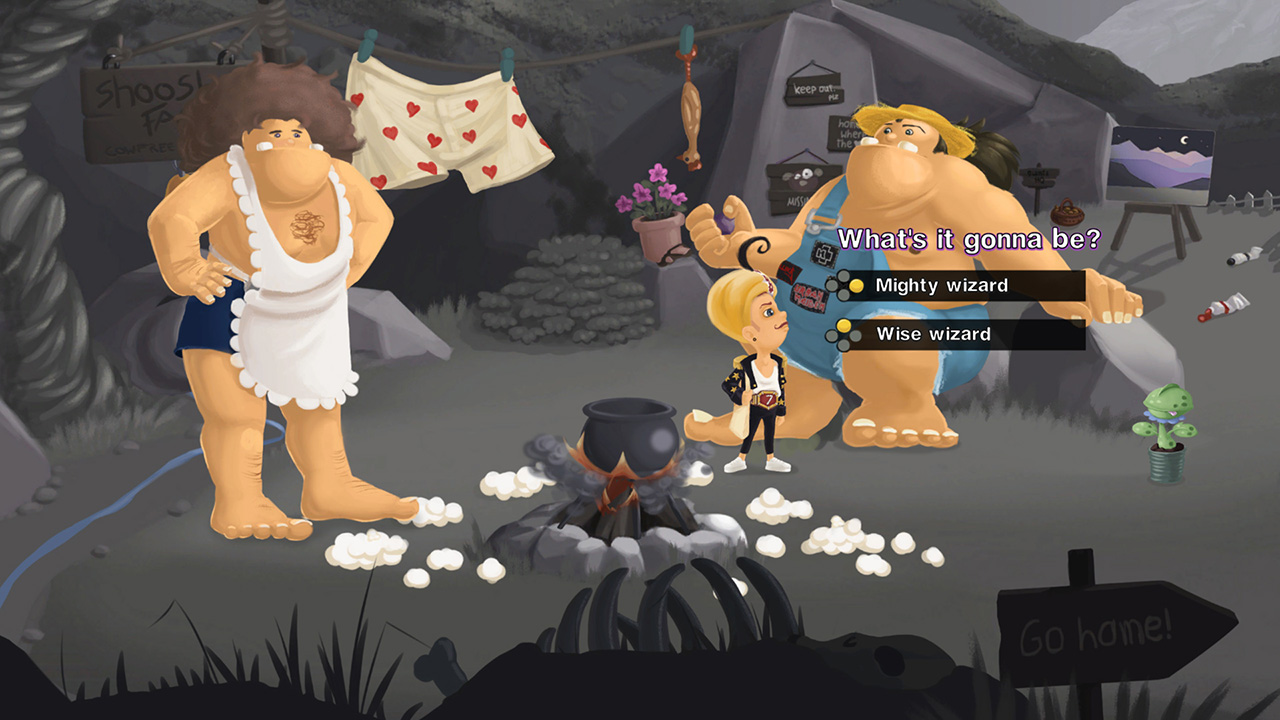
Task: Click the keep out plz sign
Action: click(815, 90)
